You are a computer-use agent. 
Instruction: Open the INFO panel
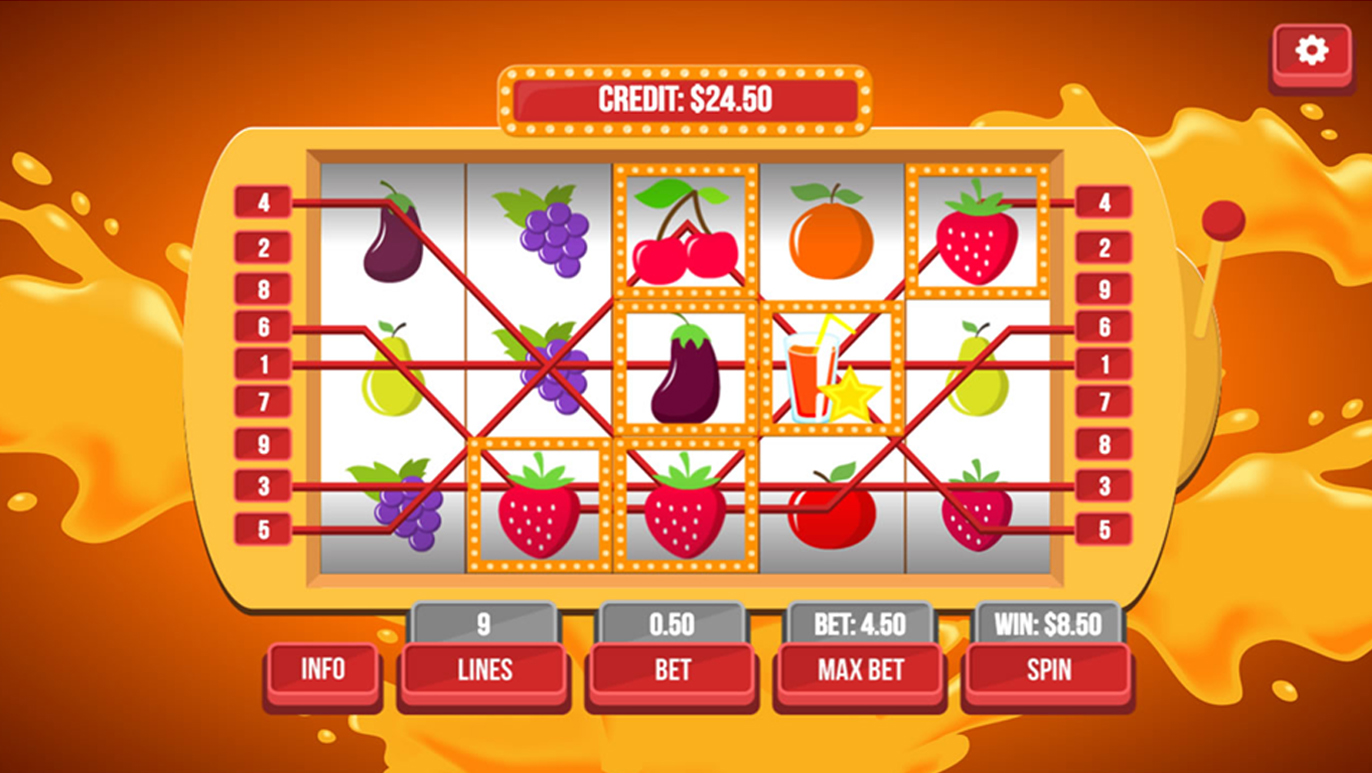click(x=322, y=670)
